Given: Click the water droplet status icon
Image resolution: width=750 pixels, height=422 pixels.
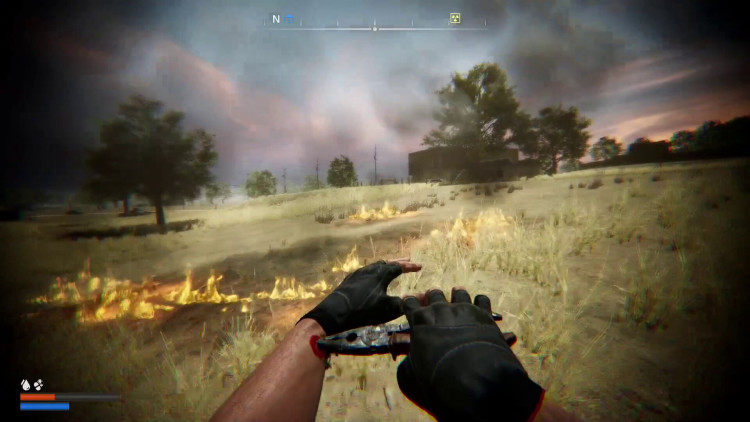Looking at the screenshot, I should click(x=26, y=384).
